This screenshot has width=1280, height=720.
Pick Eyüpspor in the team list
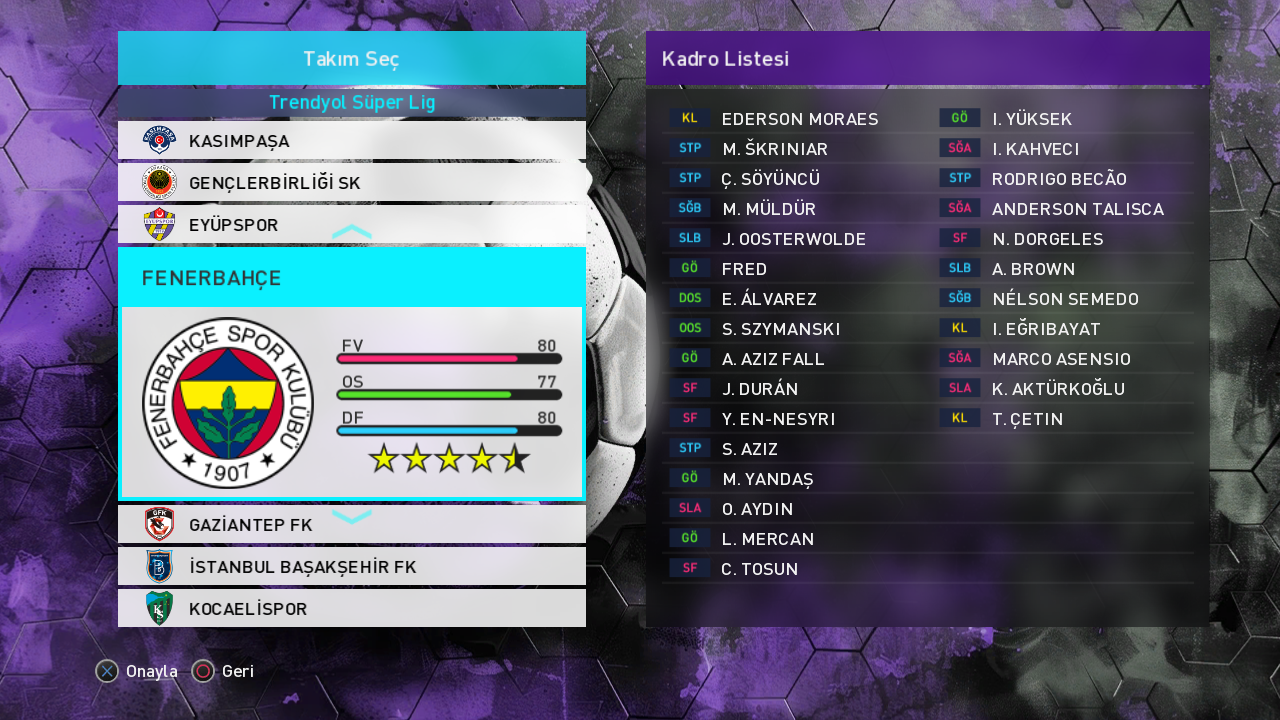click(x=351, y=225)
